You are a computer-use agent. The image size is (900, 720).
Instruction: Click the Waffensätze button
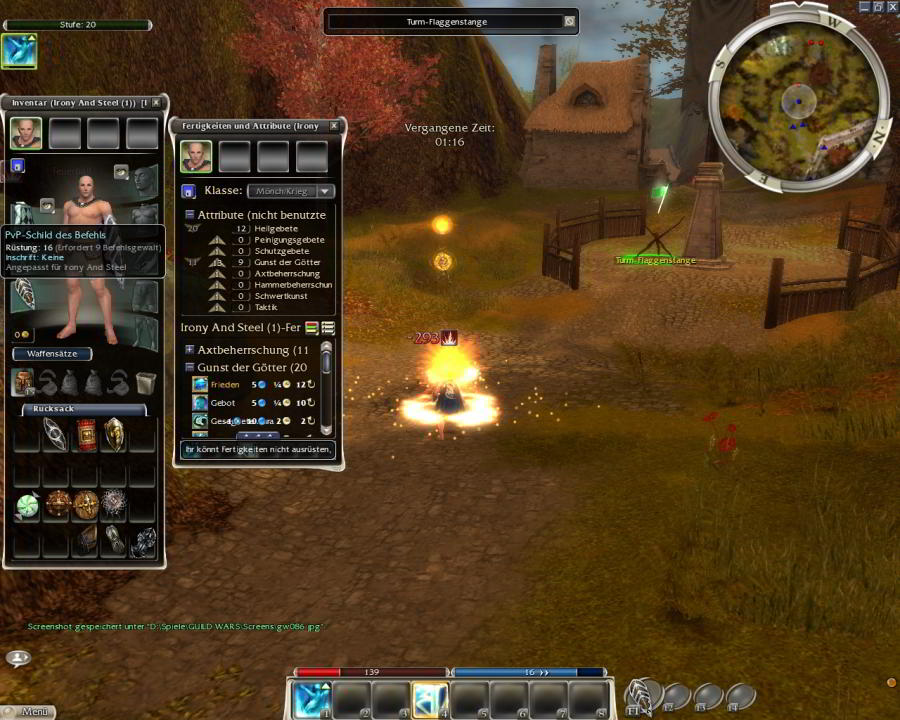pyautogui.click(x=52, y=354)
